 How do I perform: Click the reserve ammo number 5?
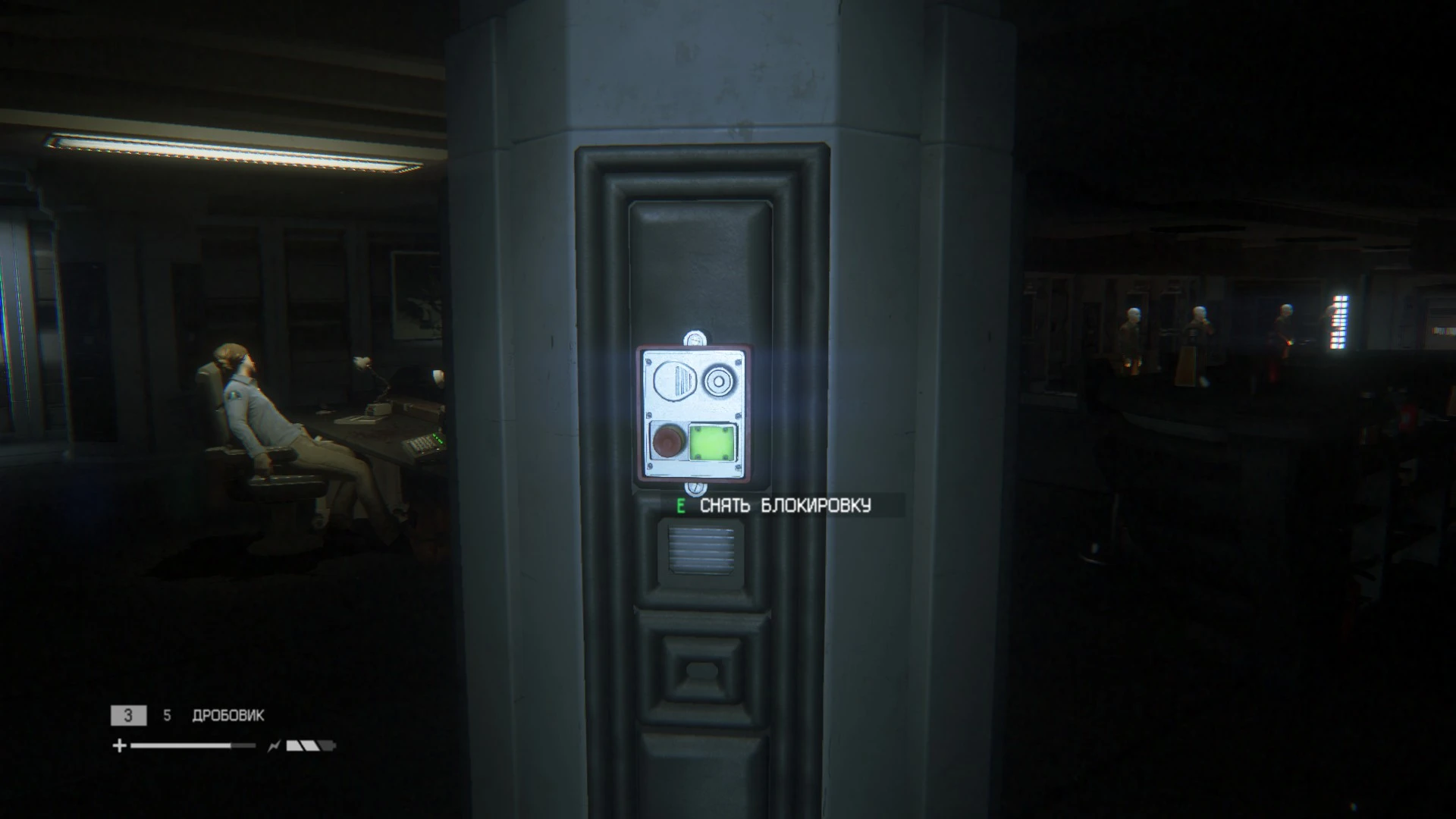point(167,715)
